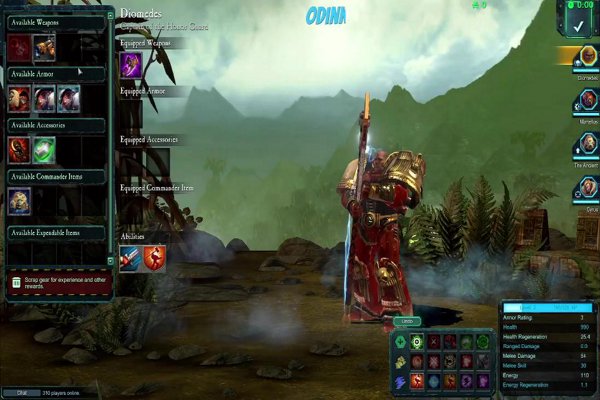Select the Cyrus hero portrait
Image resolution: width=600 pixels, height=400 pixels.
pyautogui.click(x=587, y=187)
